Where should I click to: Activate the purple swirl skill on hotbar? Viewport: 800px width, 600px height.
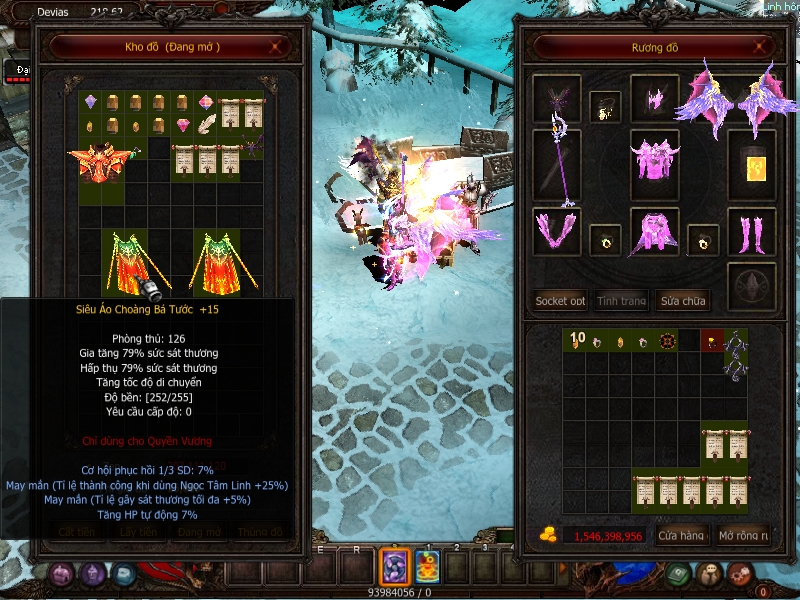pos(394,568)
